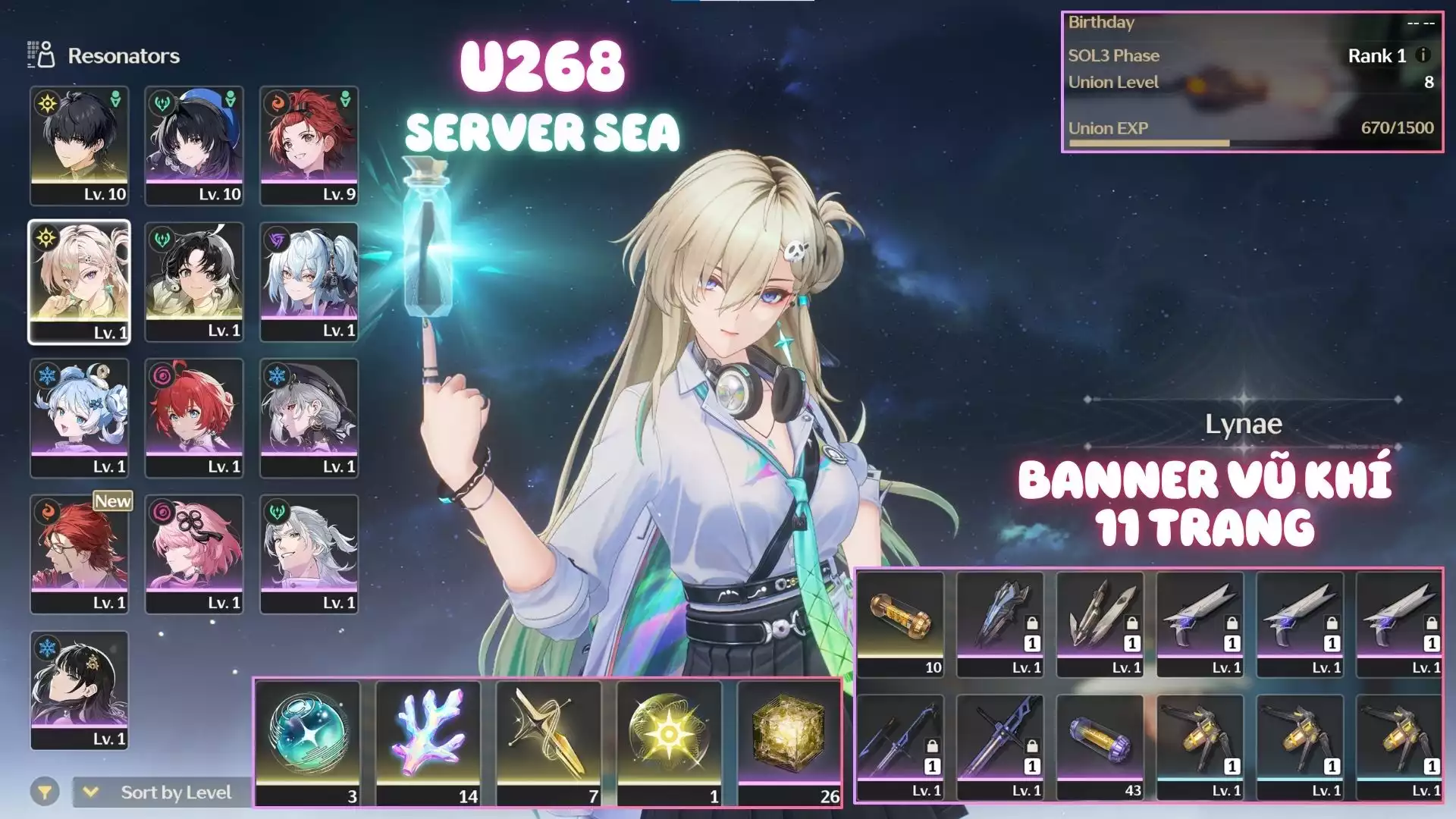Pick the gray-haired resonator in black cap

click(309, 418)
